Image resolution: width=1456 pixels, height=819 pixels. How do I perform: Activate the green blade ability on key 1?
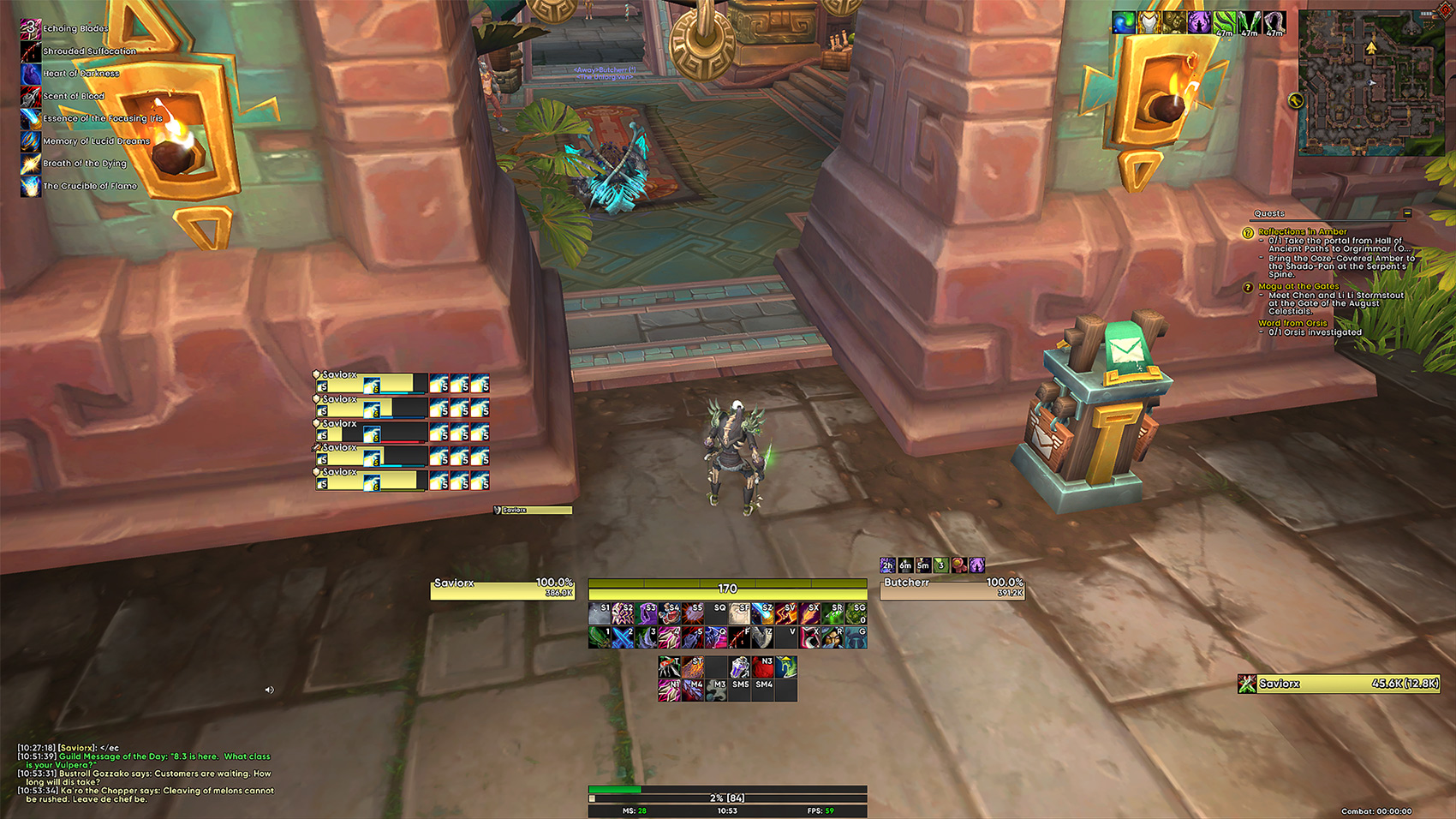pyautogui.click(x=600, y=637)
